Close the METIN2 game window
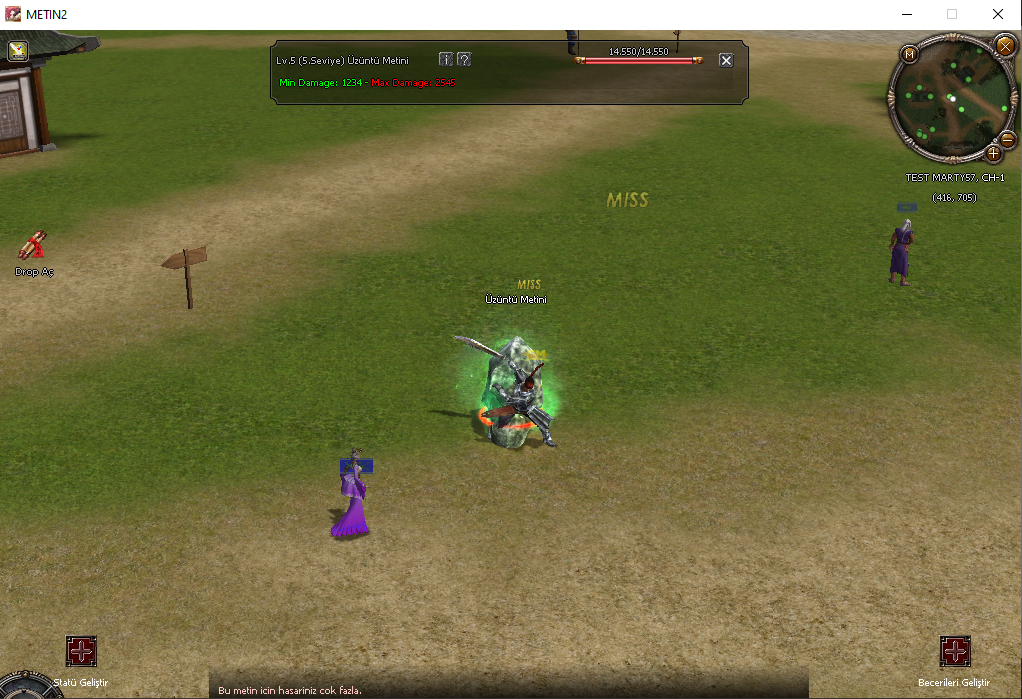 click(x=998, y=14)
